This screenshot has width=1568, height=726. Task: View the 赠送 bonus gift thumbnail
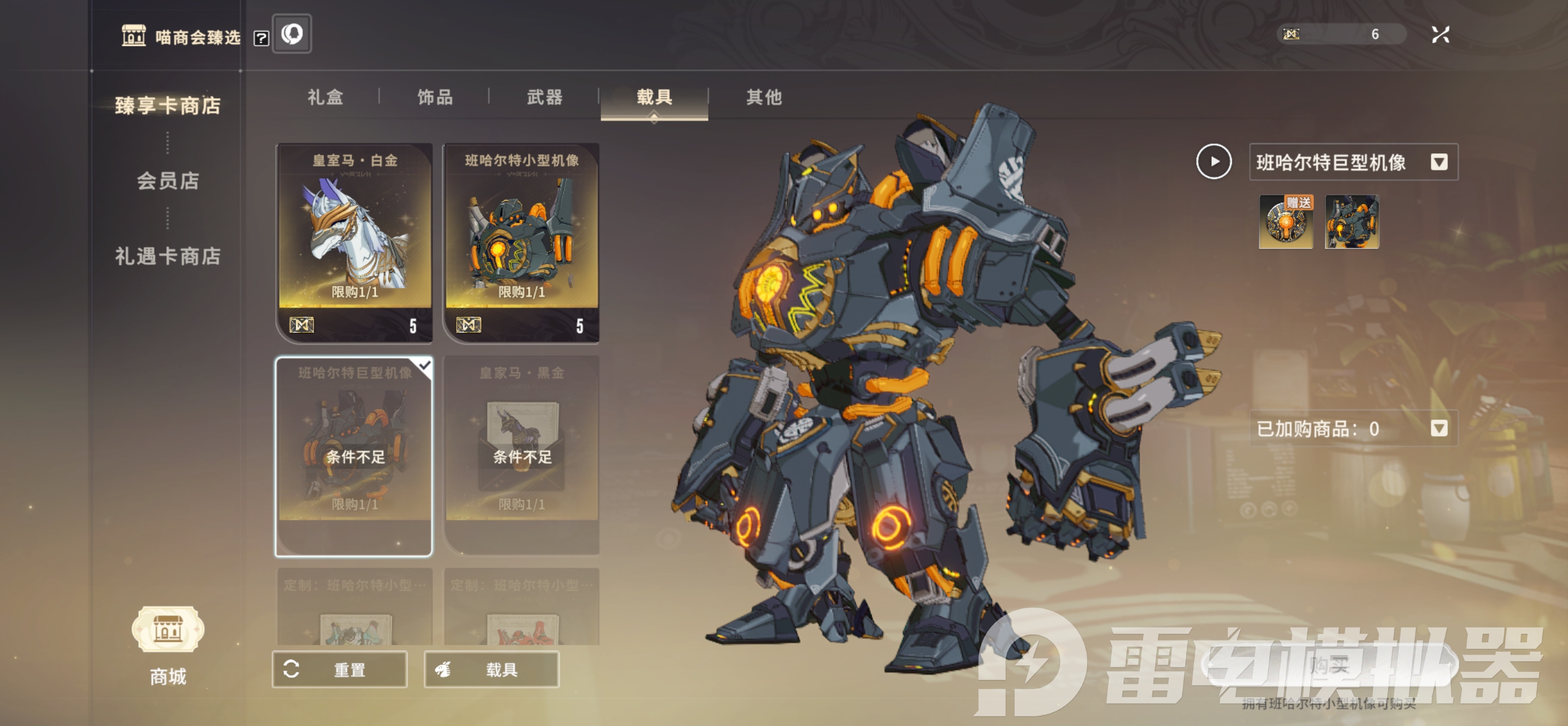pyautogui.click(x=1285, y=222)
